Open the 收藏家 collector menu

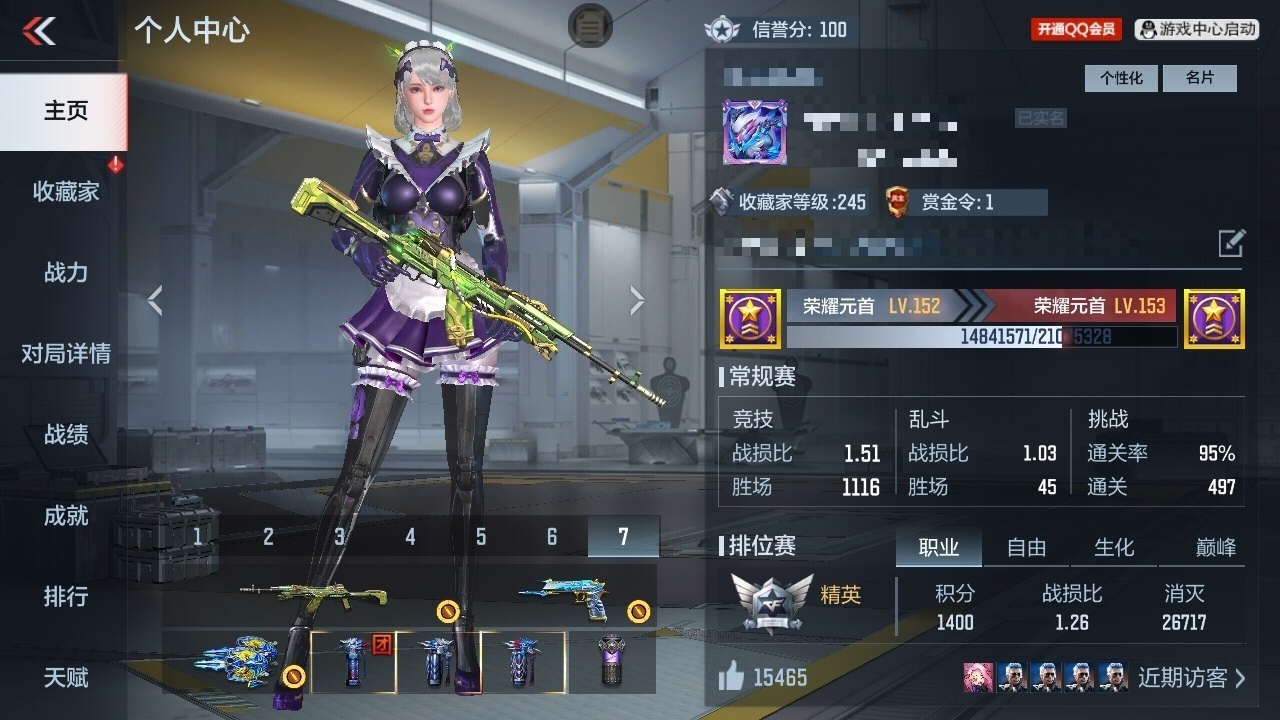click(x=65, y=192)
